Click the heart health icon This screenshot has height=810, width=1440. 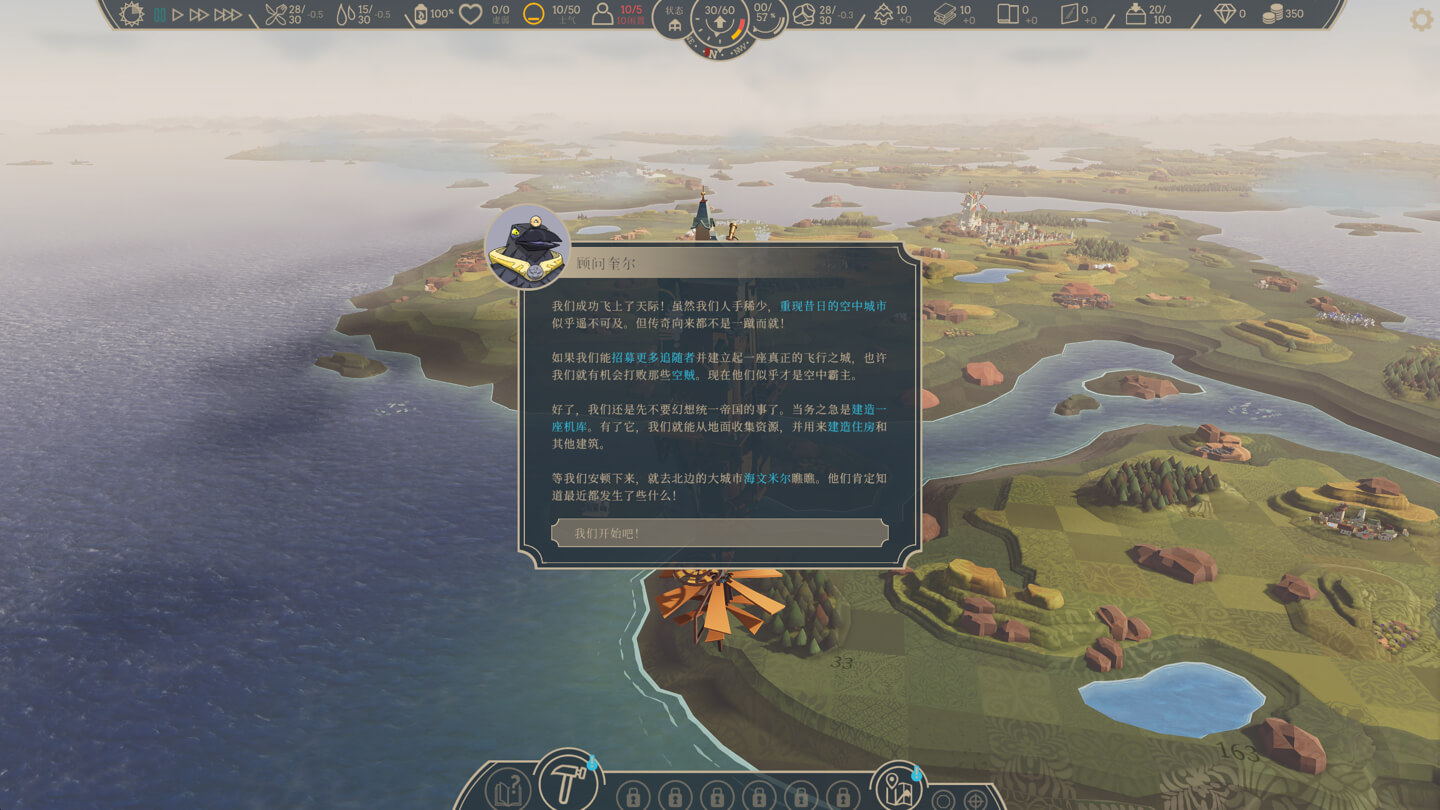coord(470,14)
